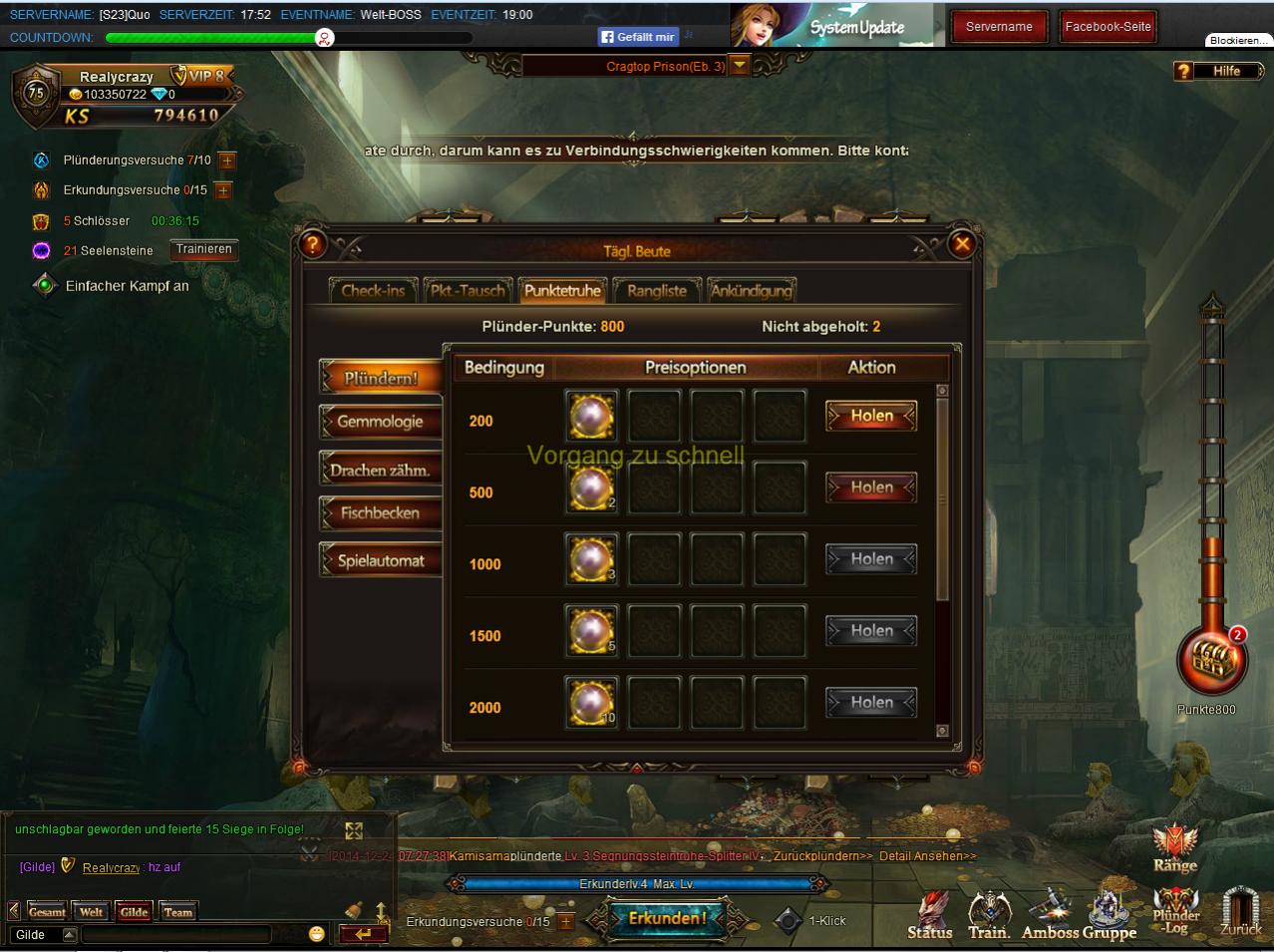The image size is (1274, 952).
Task: Show the Rangliste tab
Action: (656, 290)
